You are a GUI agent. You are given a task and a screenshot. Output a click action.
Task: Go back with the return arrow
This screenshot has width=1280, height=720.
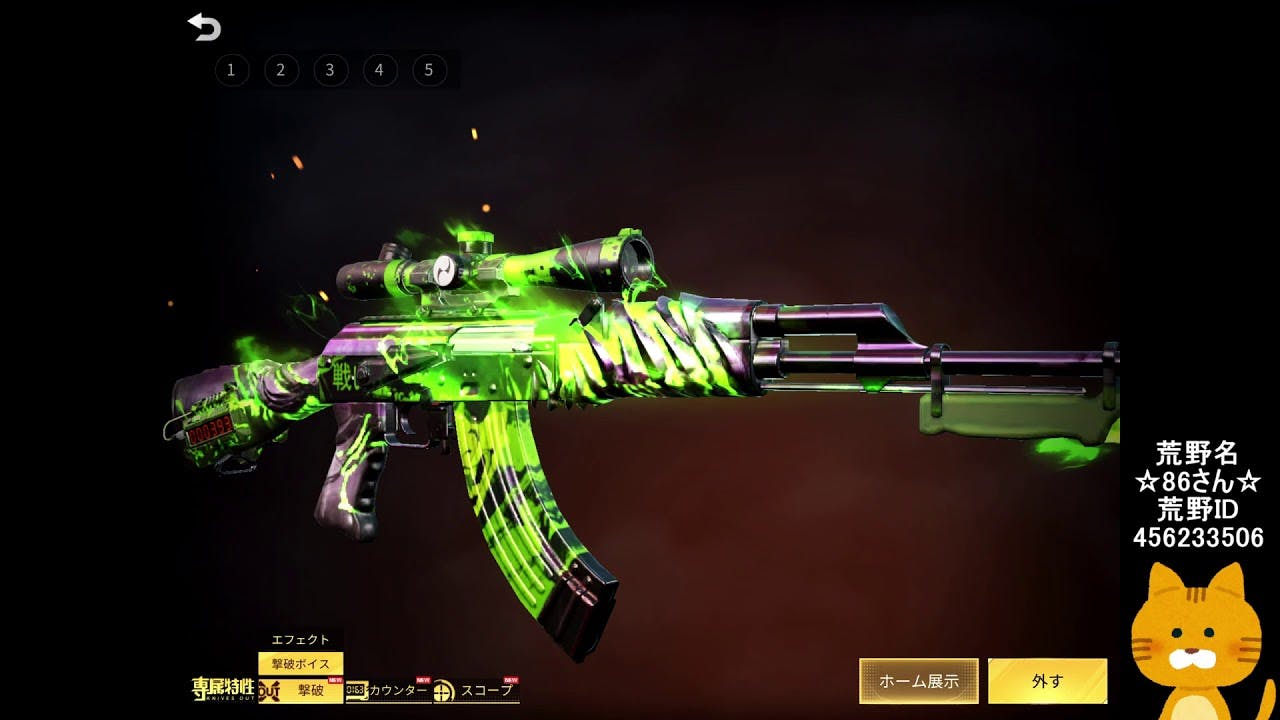[204, 27]
